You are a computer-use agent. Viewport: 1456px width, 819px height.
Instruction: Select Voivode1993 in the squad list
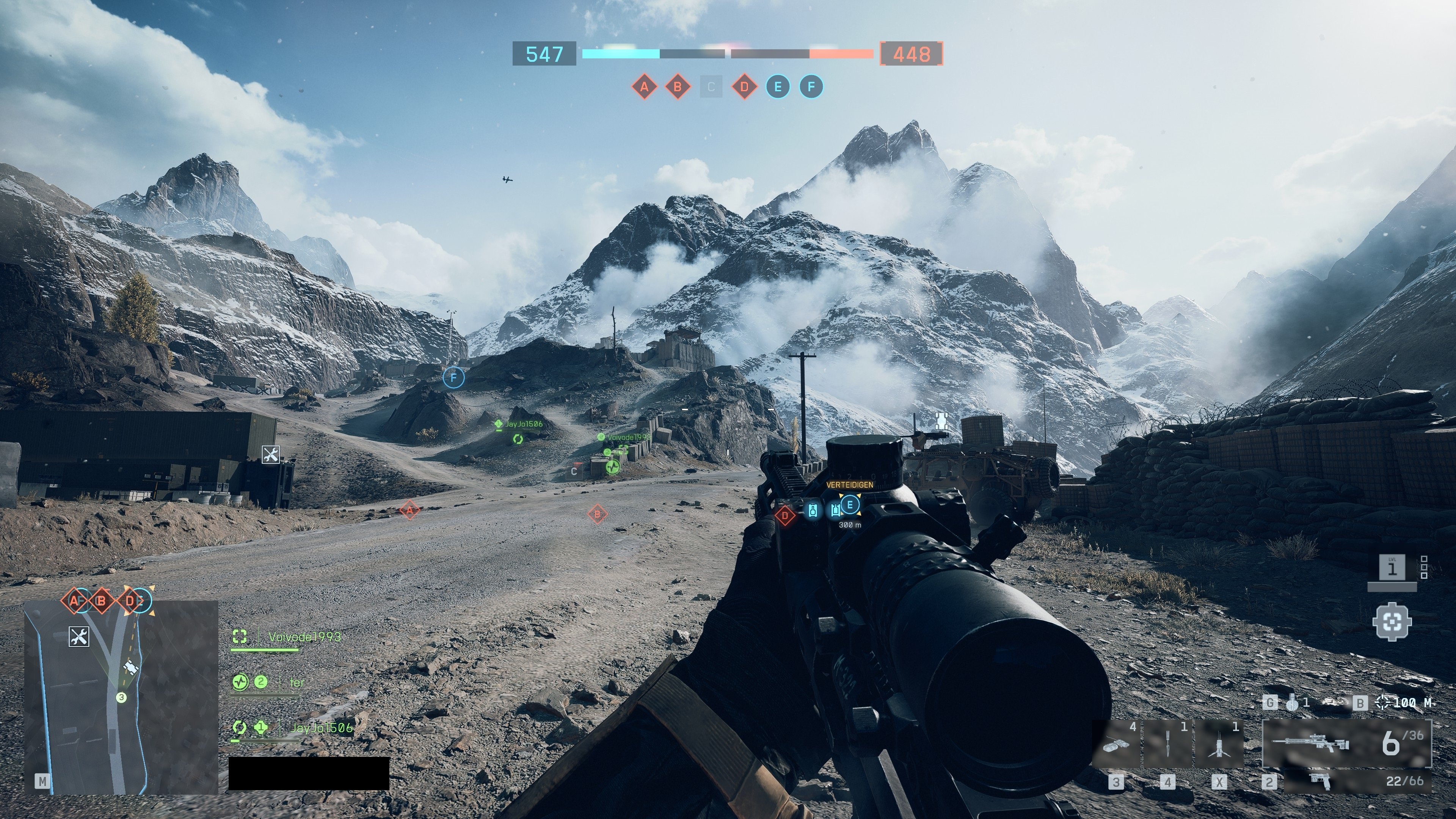pyautogui.click(x=304, y=637)
